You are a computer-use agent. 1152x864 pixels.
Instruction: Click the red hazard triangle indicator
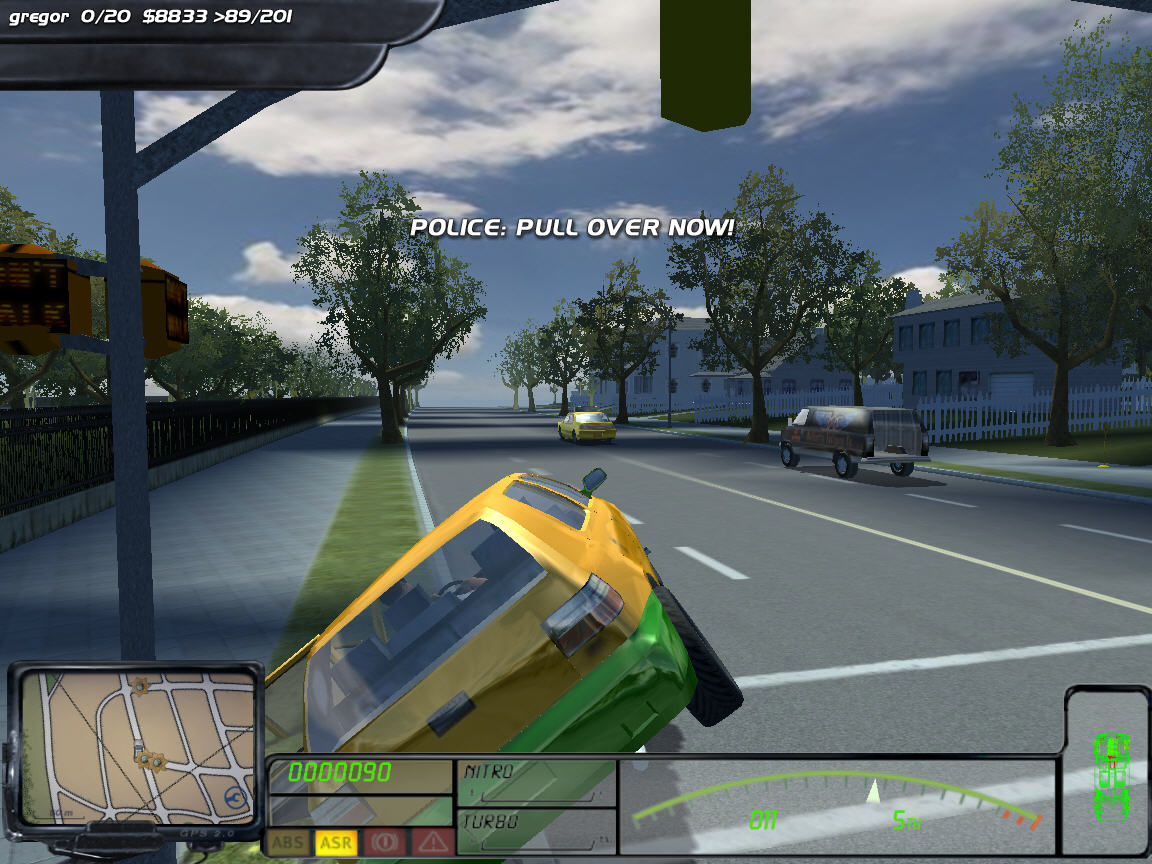click(x=432, y=843)
